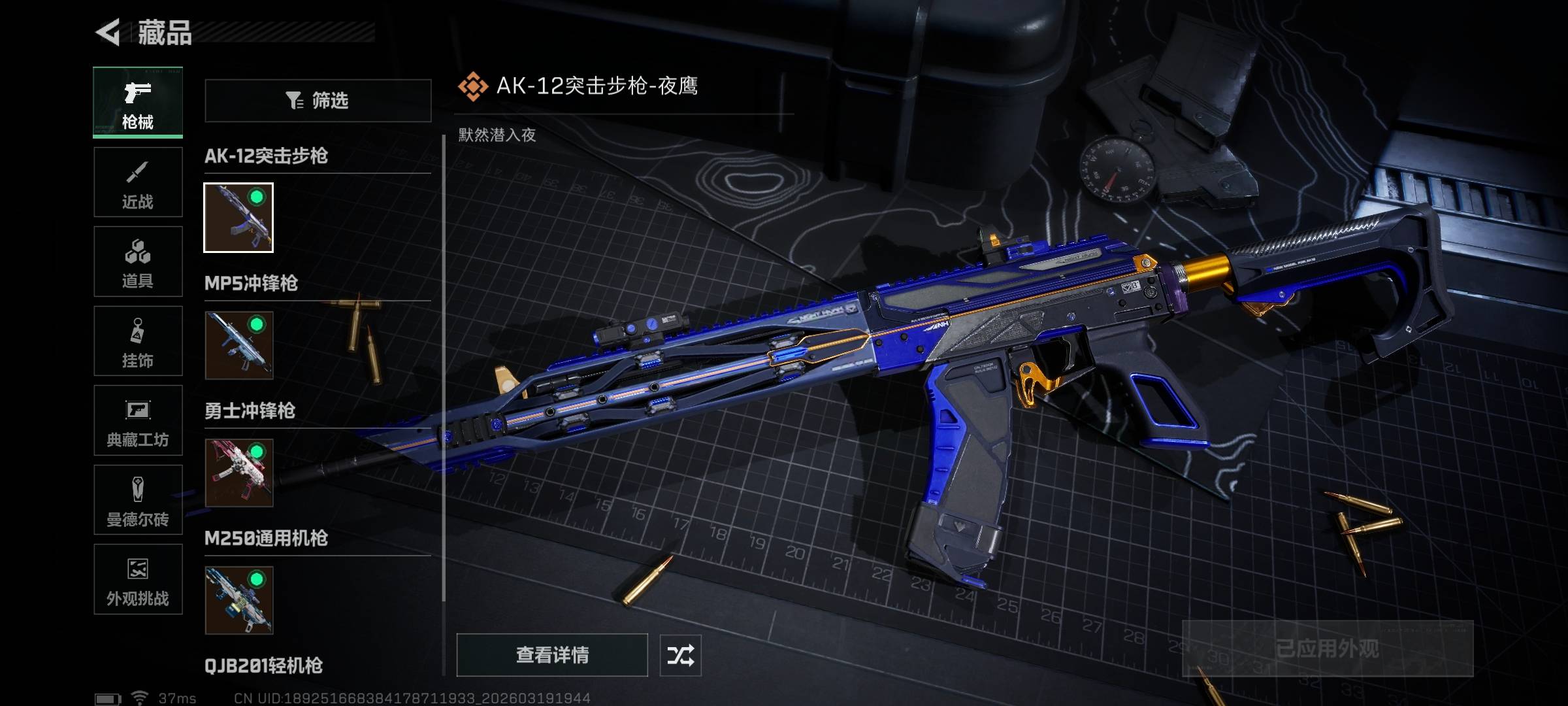The width and height of the screenshot is (1568, 706).
Task: Choose the MP5 submachine gun skin thumbnail
Action: (238, 345)
